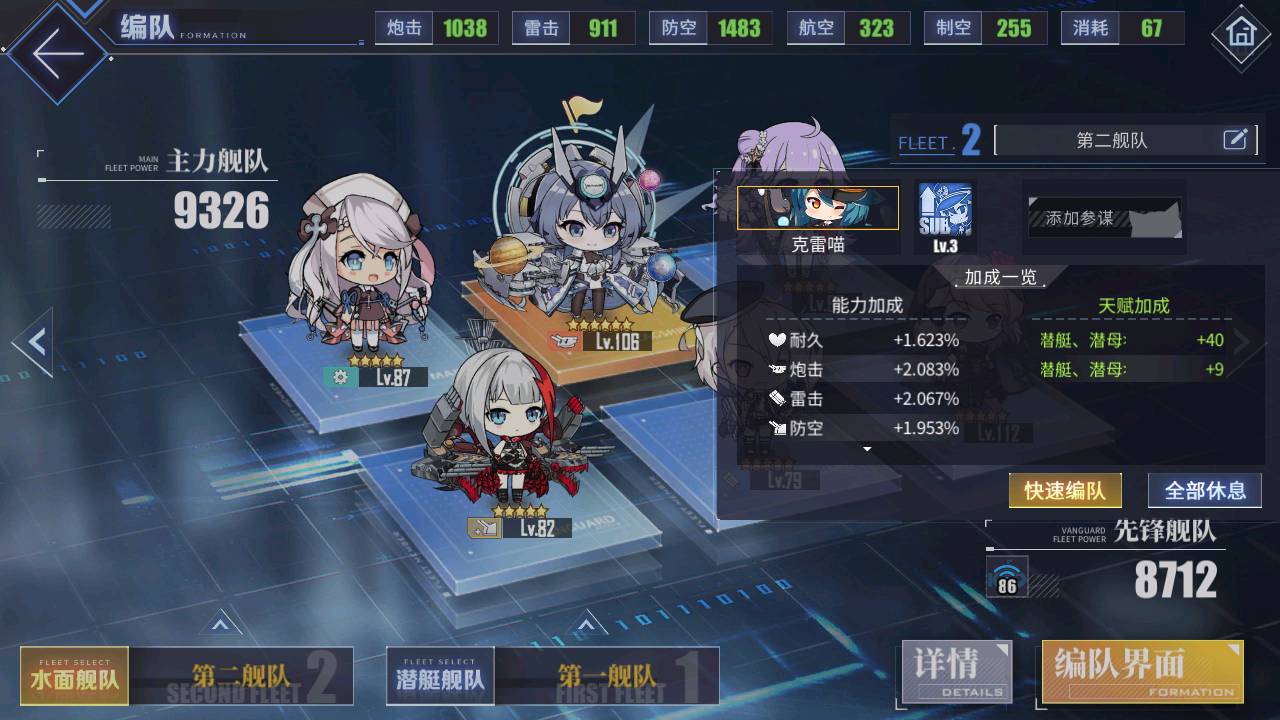
Task: Open the 添加参谋 staff slot
Action: (x=1104, y=217)
